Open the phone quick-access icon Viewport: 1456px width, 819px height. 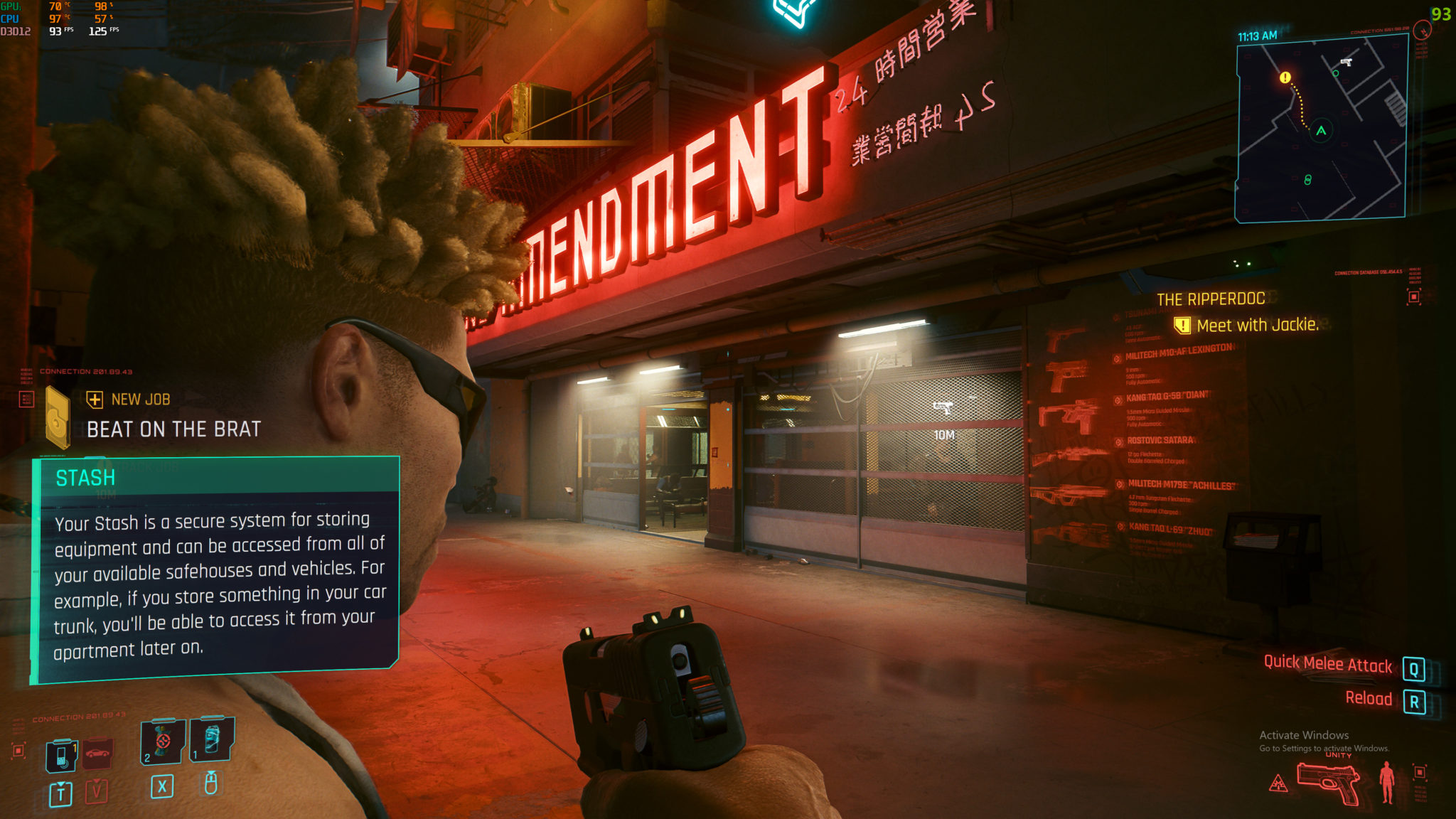click(x=62, y=755)
